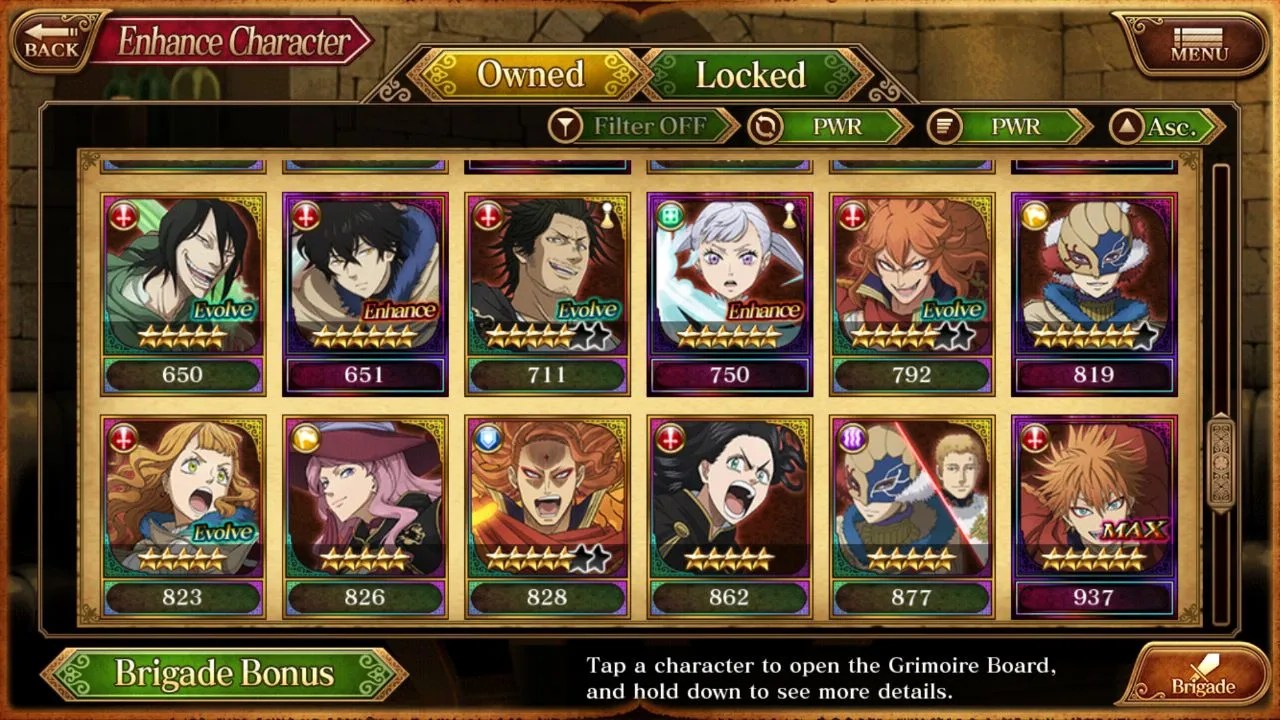Select the character with power 823
1280x720 pixels.
point(182,512)
